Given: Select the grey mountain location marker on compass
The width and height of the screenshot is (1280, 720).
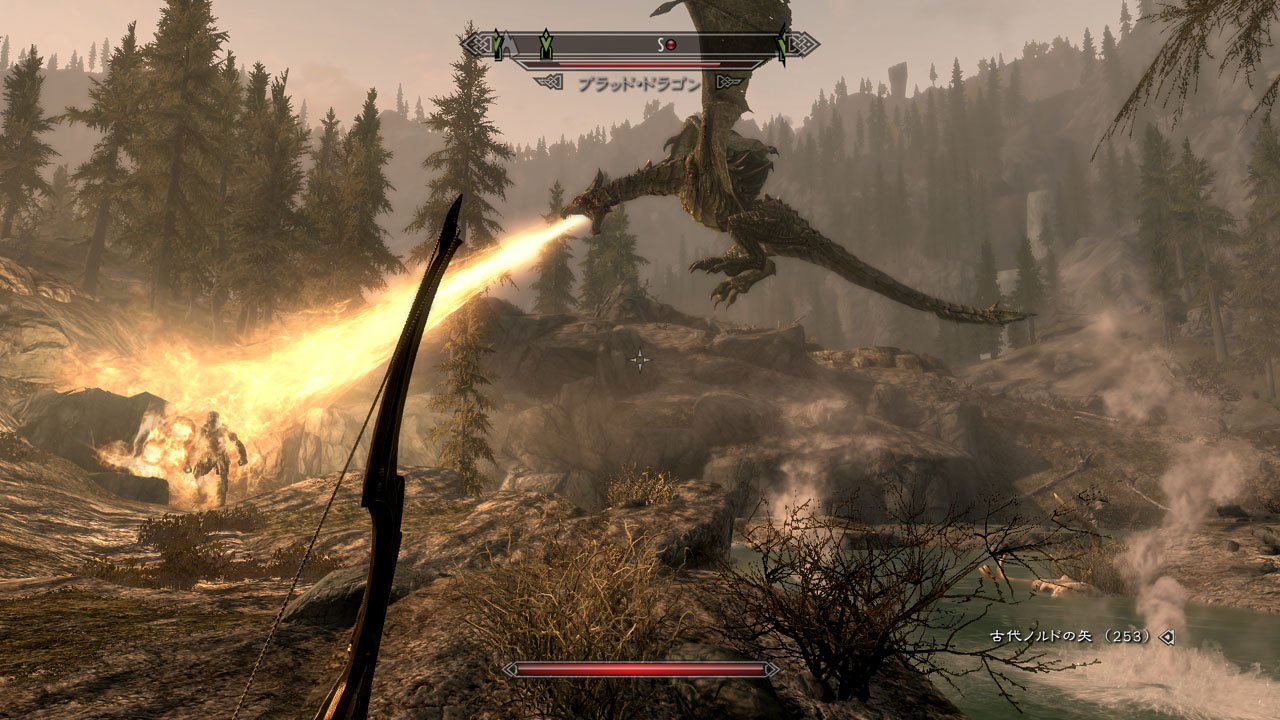Looking at the screenshot, I should 510,44.
